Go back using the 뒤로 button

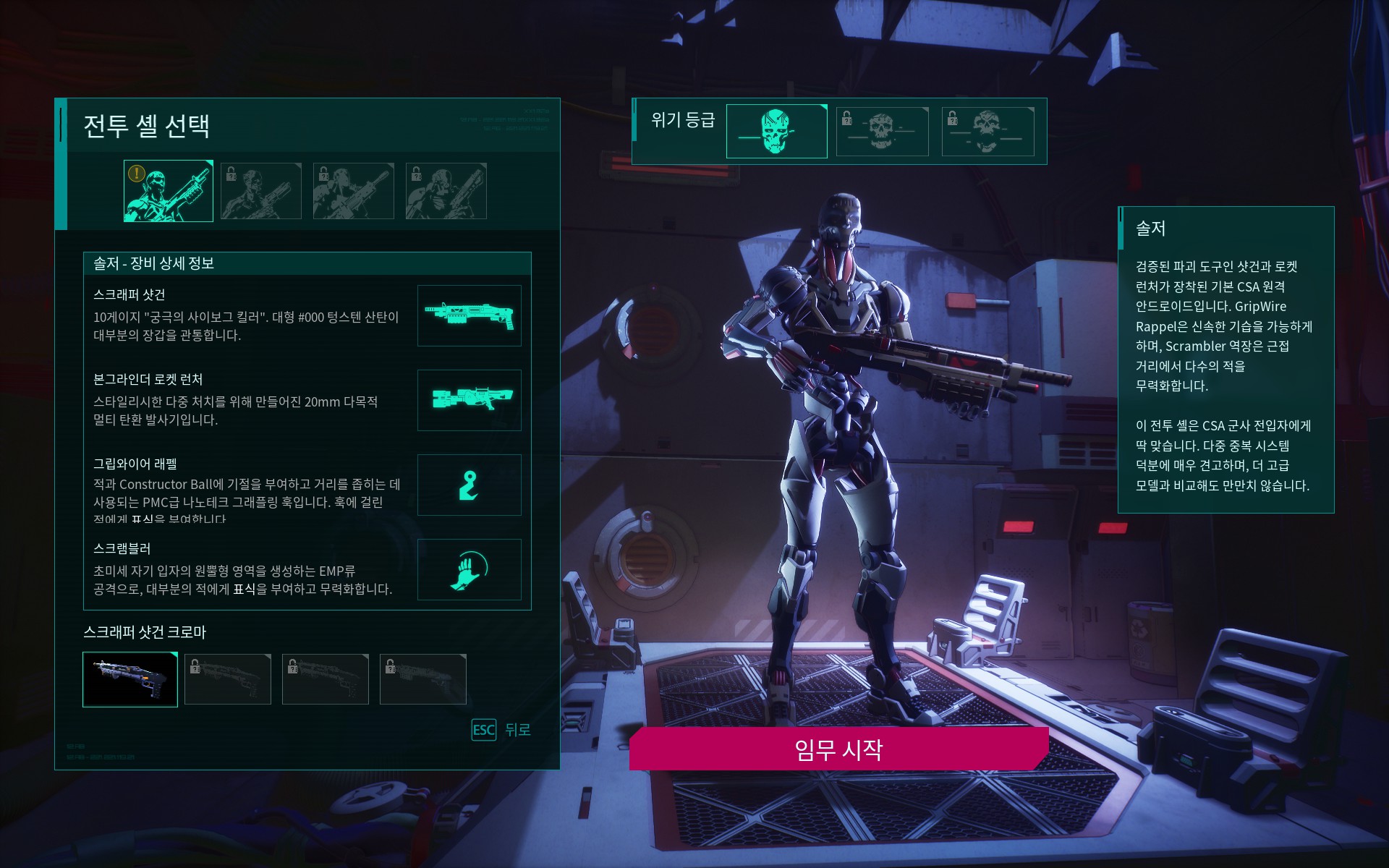[501, 730]
